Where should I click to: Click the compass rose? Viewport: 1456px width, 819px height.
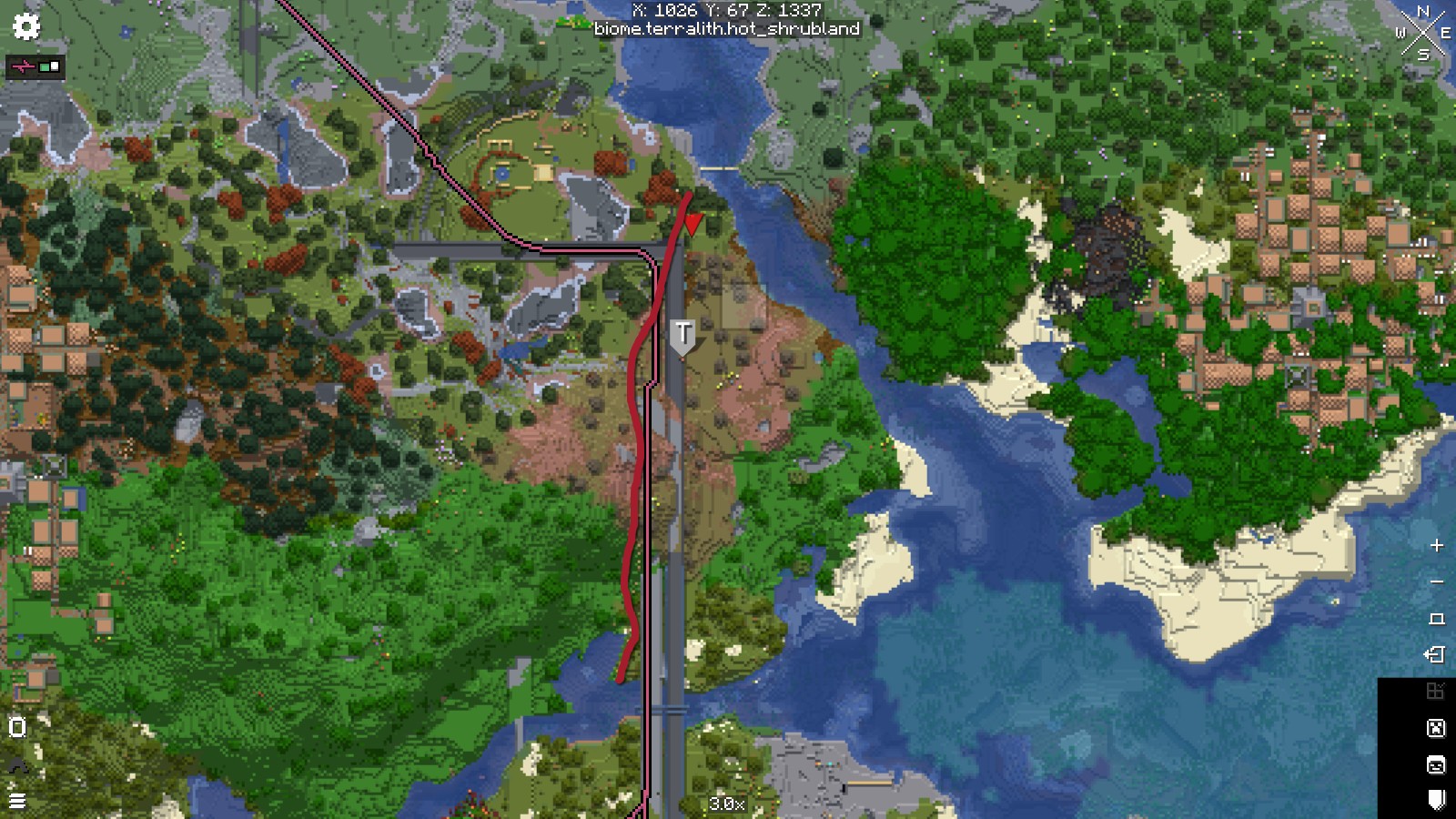point(1422,34)
